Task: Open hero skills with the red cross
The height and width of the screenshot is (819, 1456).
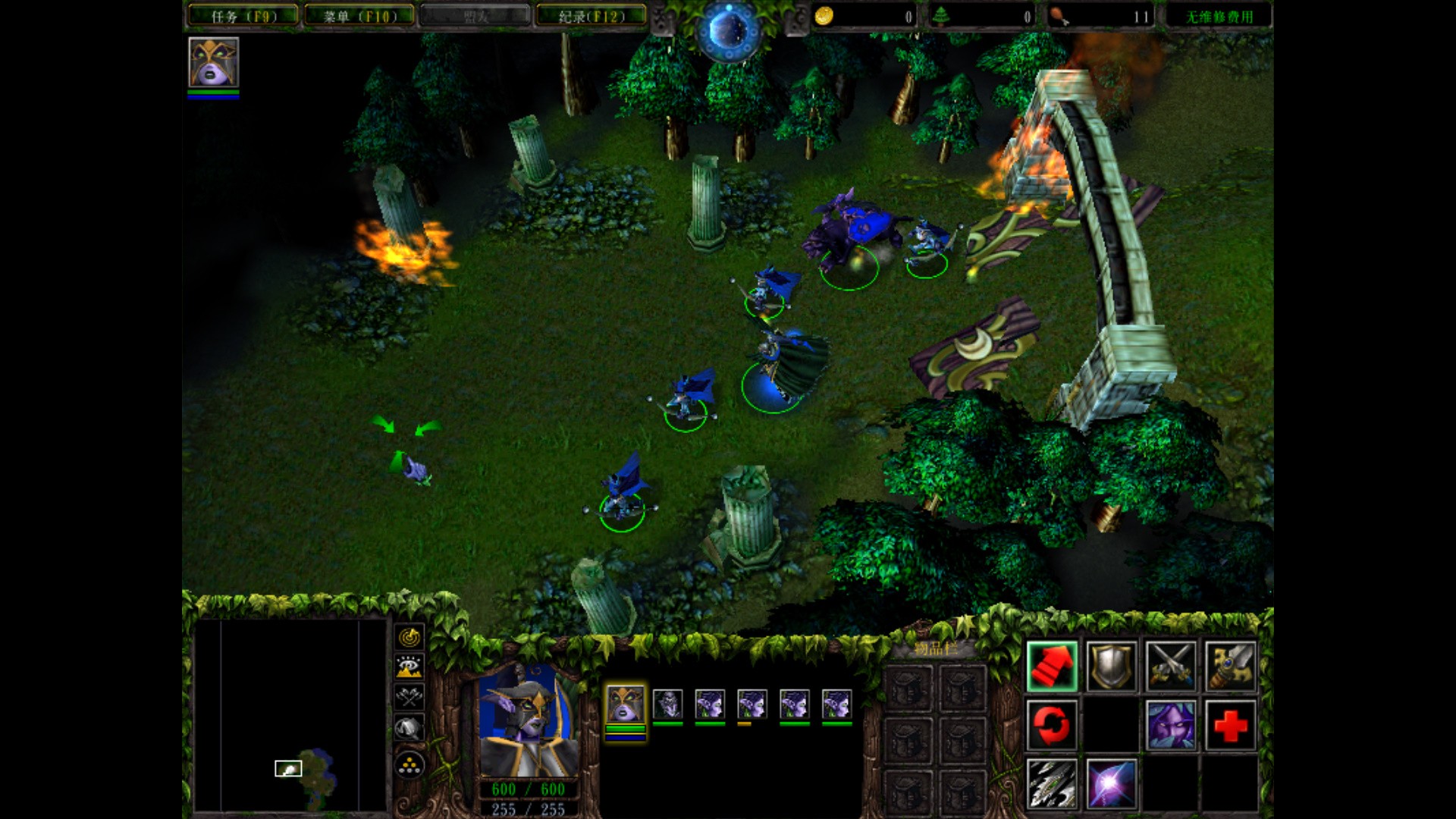Action: tap(1229, 725)
